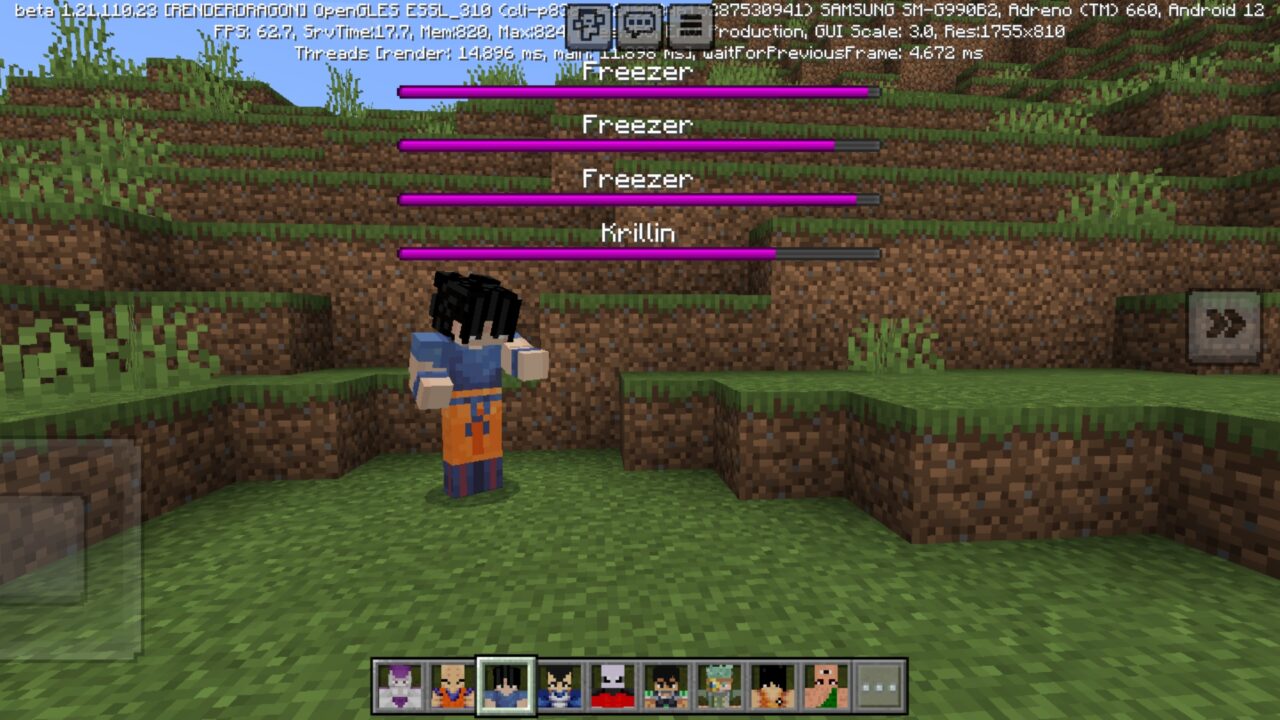Click the second Freezer name label
Viewport: 1280px width, 720px height.
(x=638, y=125)
